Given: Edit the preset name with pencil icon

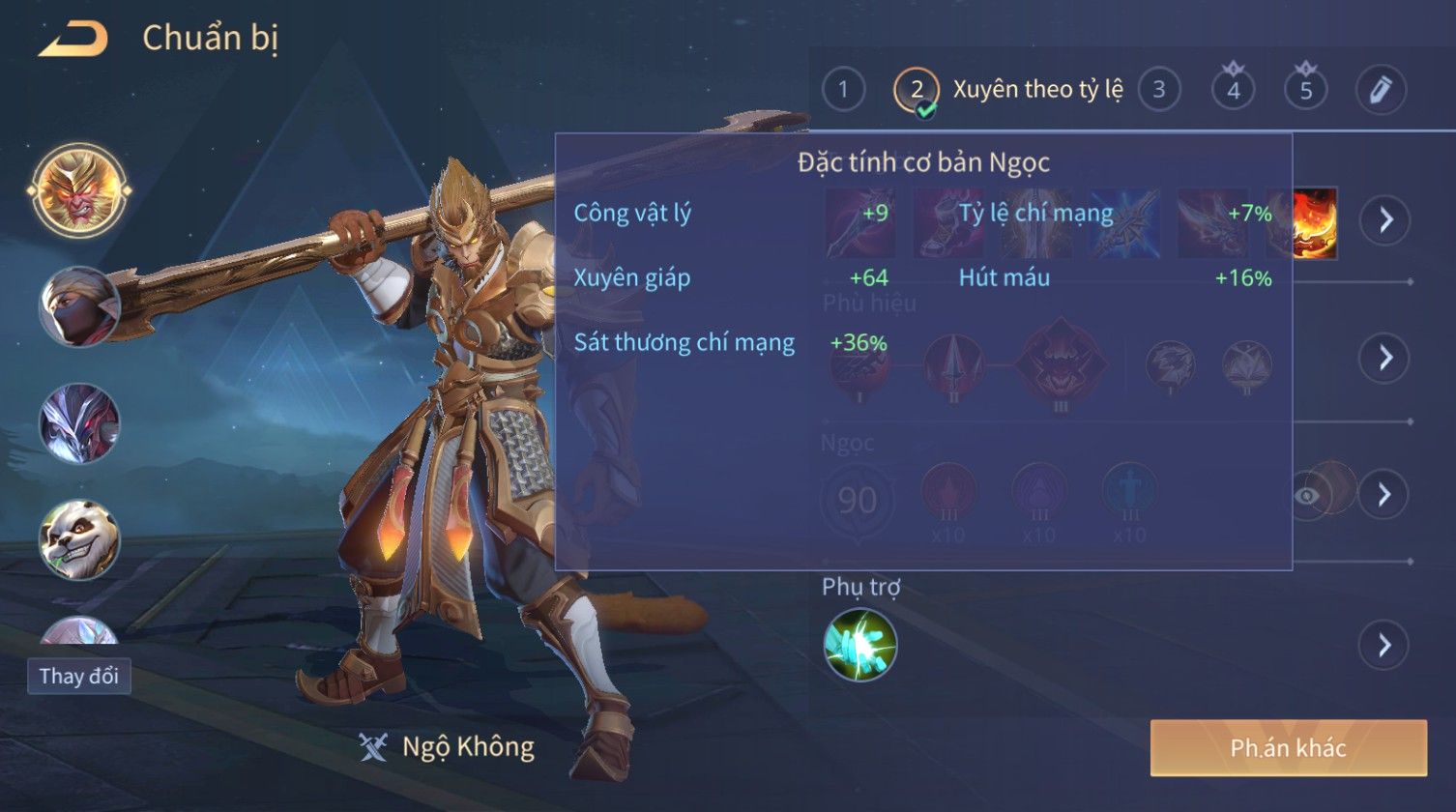Looking at the screenshot, I should pos(1380,90).
